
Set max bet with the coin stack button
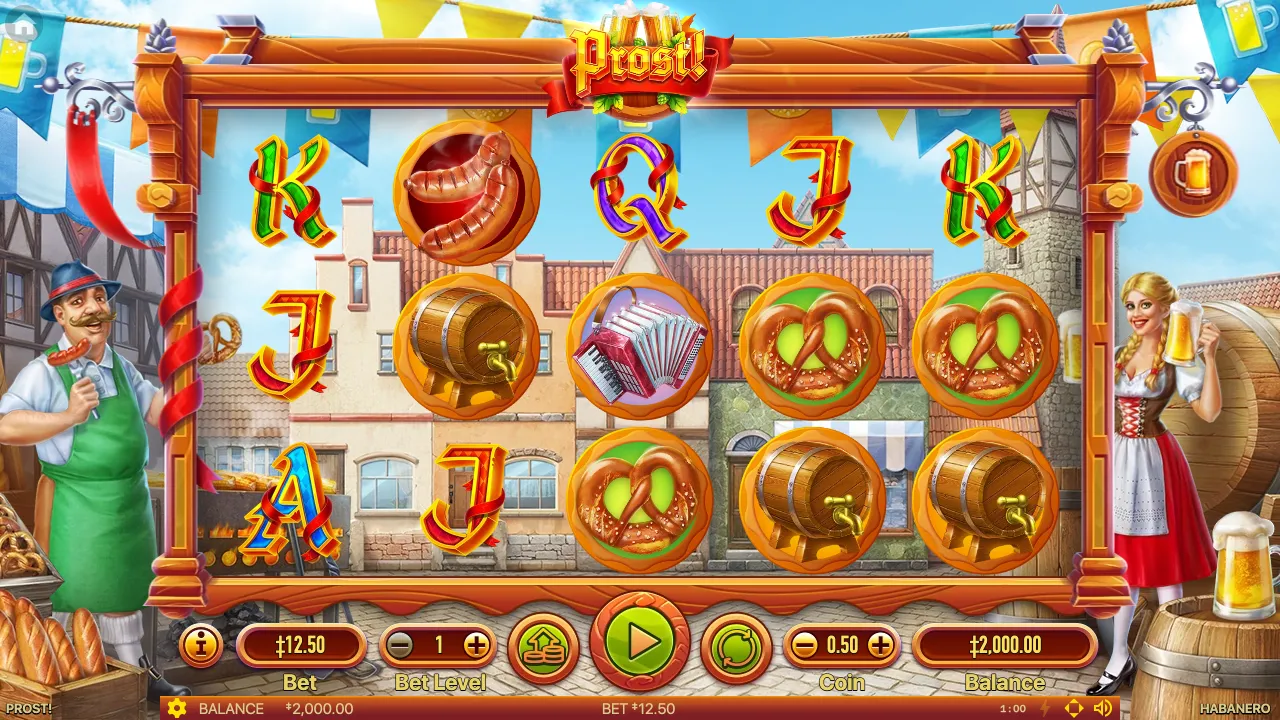[x=543, y=647]
